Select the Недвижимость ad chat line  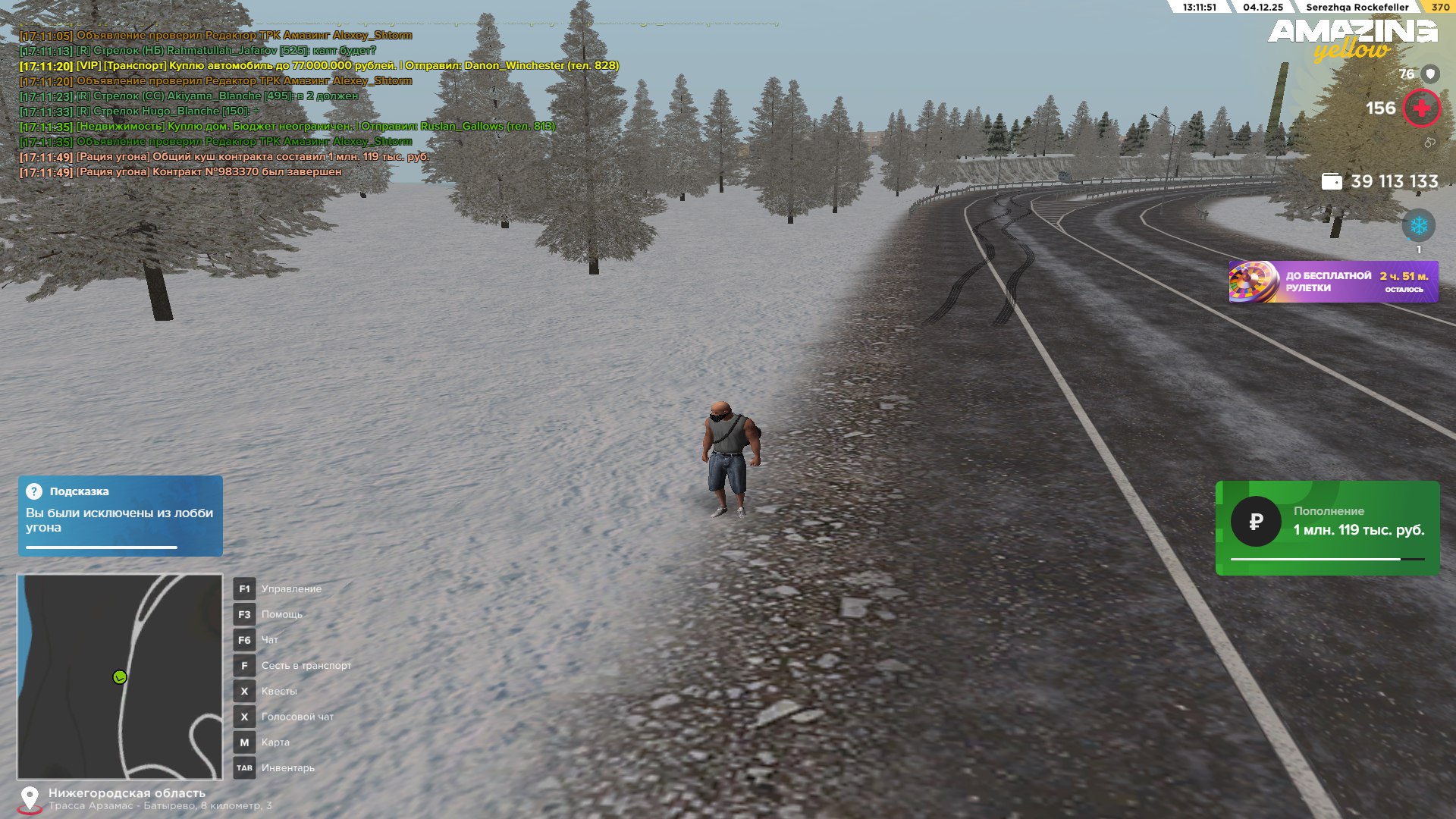[288, 127]
